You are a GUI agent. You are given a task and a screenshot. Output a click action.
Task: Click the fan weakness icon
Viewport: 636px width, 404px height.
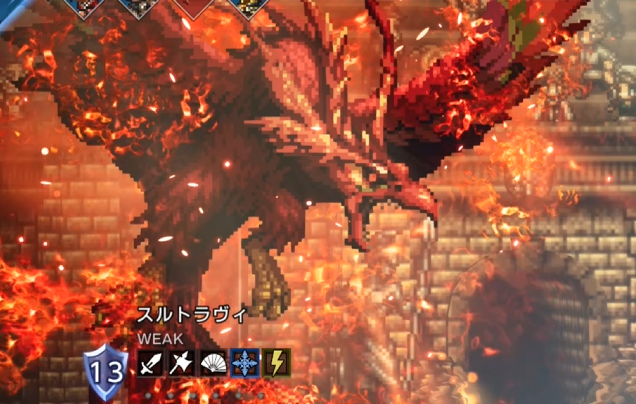pyautogui.click(x=214, y=362)
